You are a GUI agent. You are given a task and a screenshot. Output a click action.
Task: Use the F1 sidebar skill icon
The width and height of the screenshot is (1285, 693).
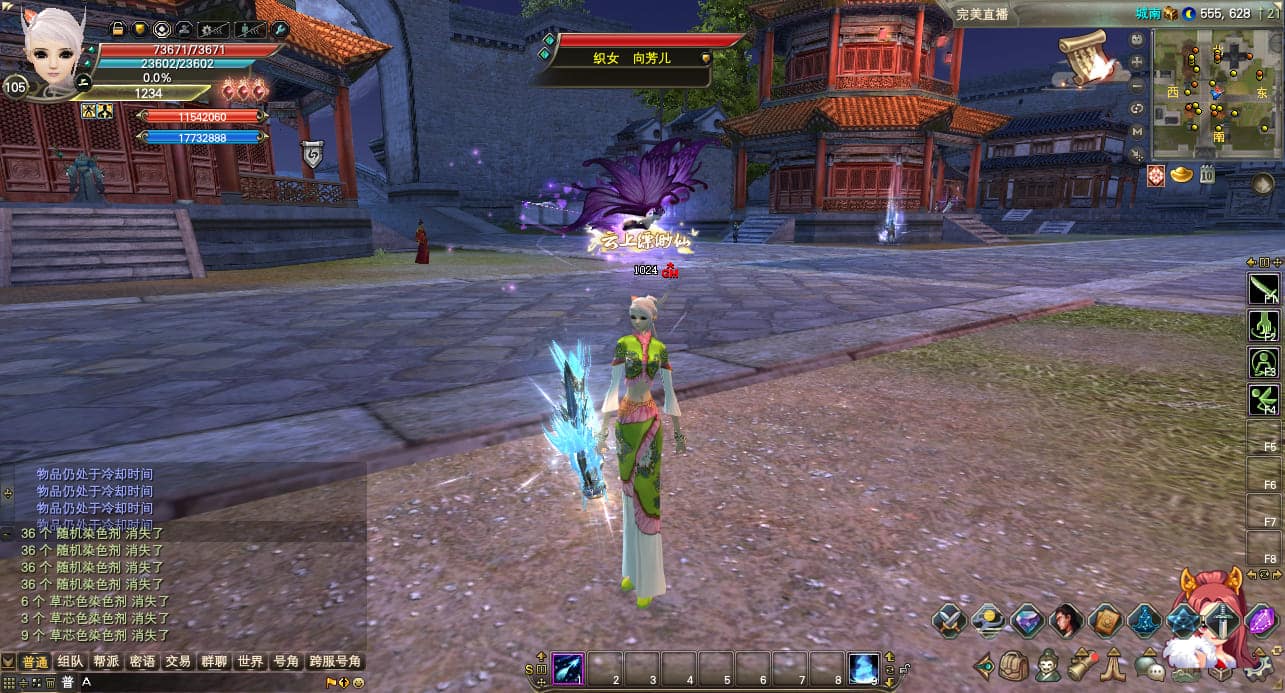tap(1264, 290)
